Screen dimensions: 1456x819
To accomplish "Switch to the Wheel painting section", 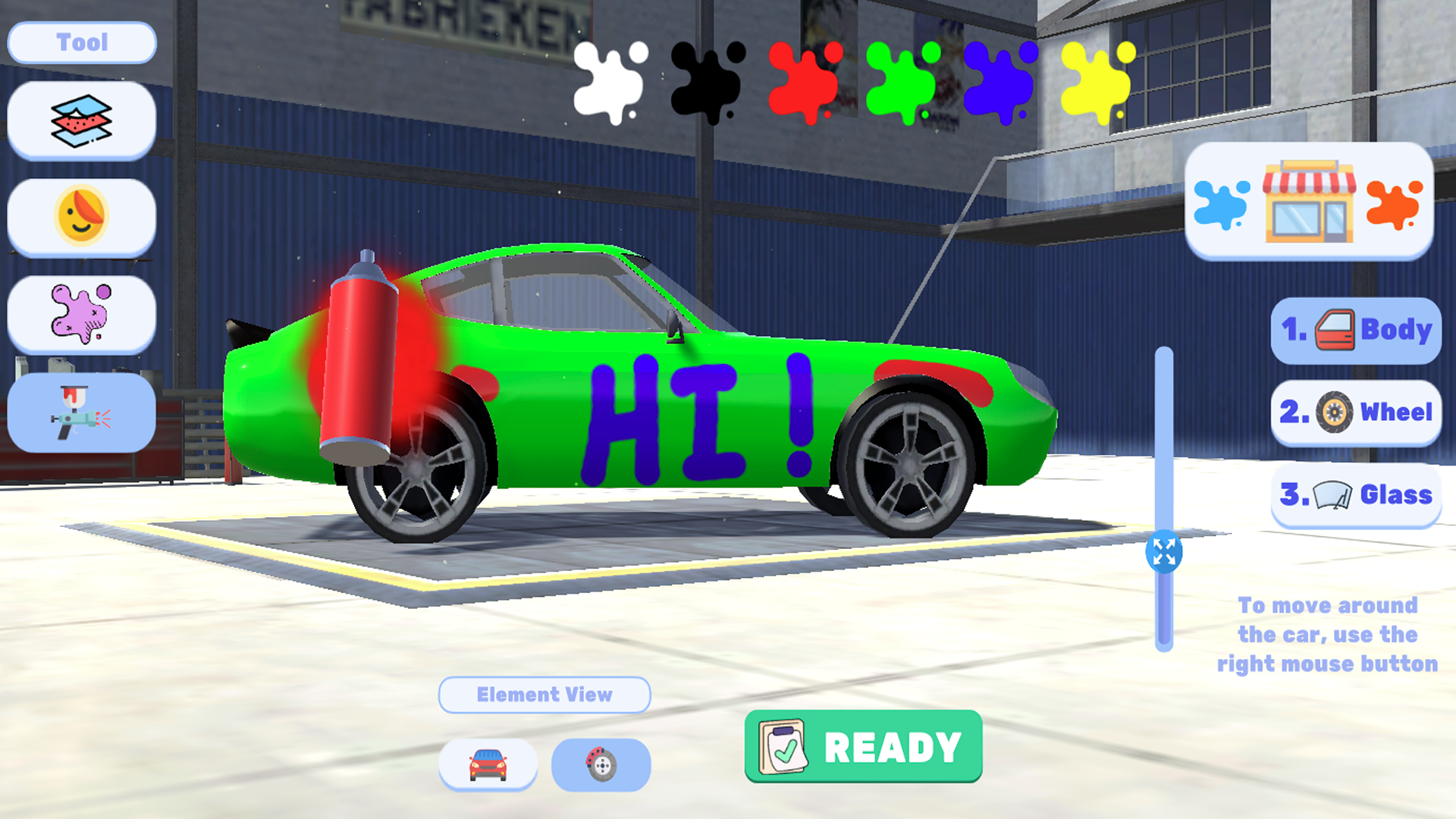I will [1354, 412].
